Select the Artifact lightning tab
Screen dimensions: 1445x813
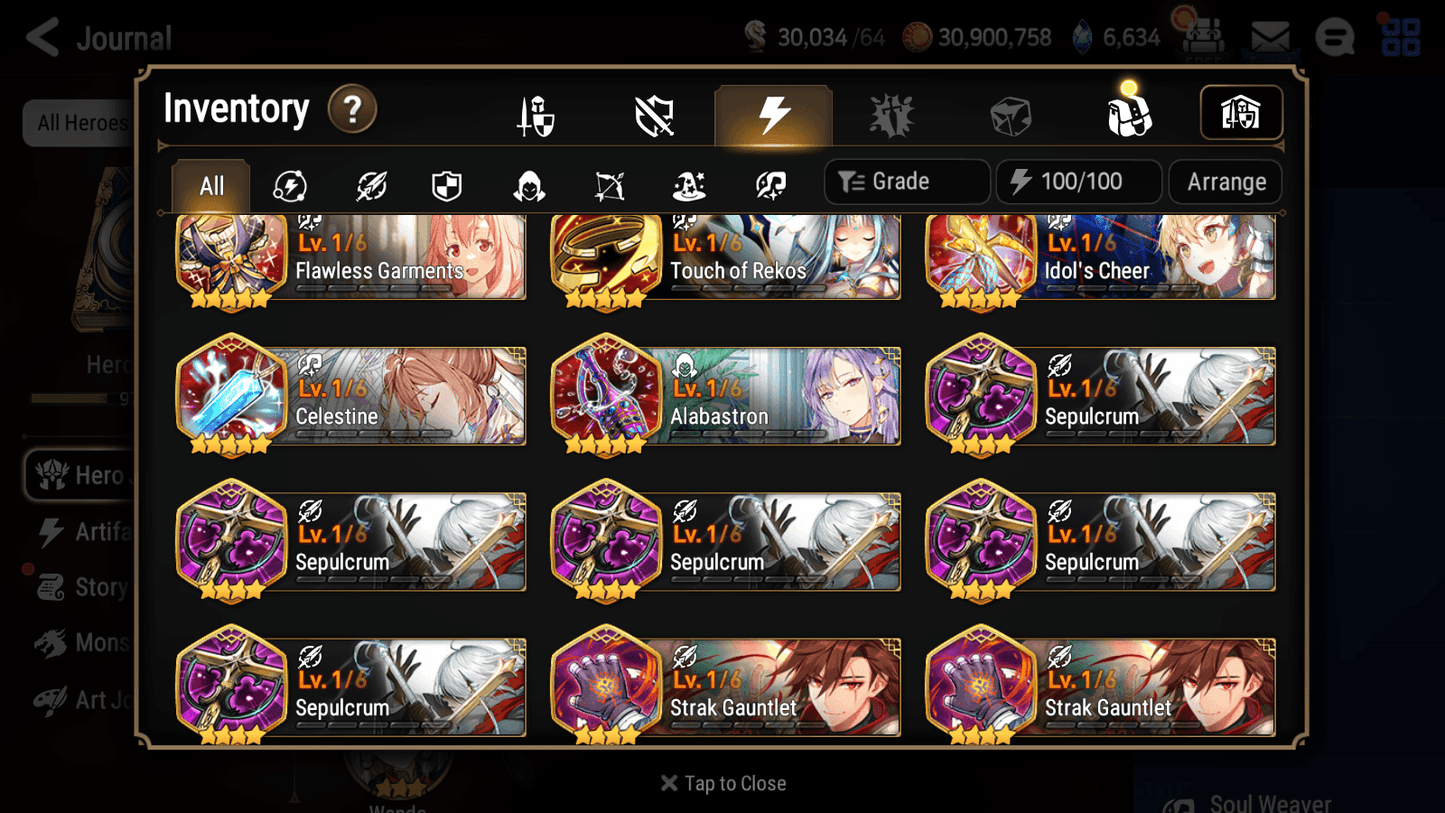point(774,113)
